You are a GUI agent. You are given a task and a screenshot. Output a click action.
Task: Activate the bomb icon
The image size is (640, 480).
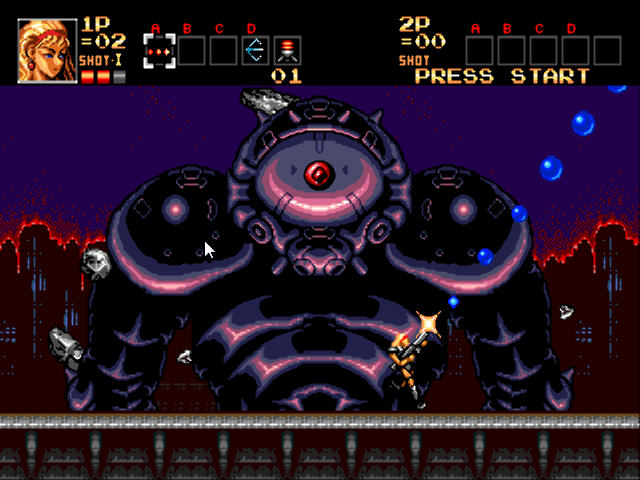286,50
